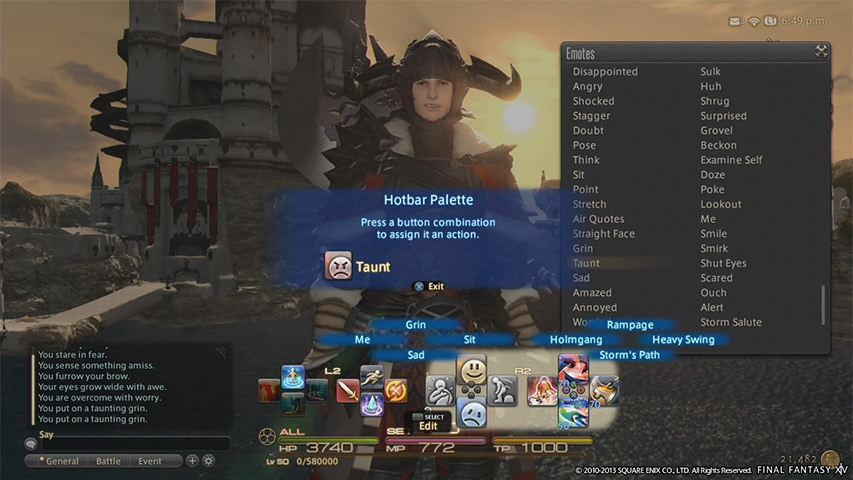Open chat settings via the gear icon
853x480 pixels.
coord(209,461)
